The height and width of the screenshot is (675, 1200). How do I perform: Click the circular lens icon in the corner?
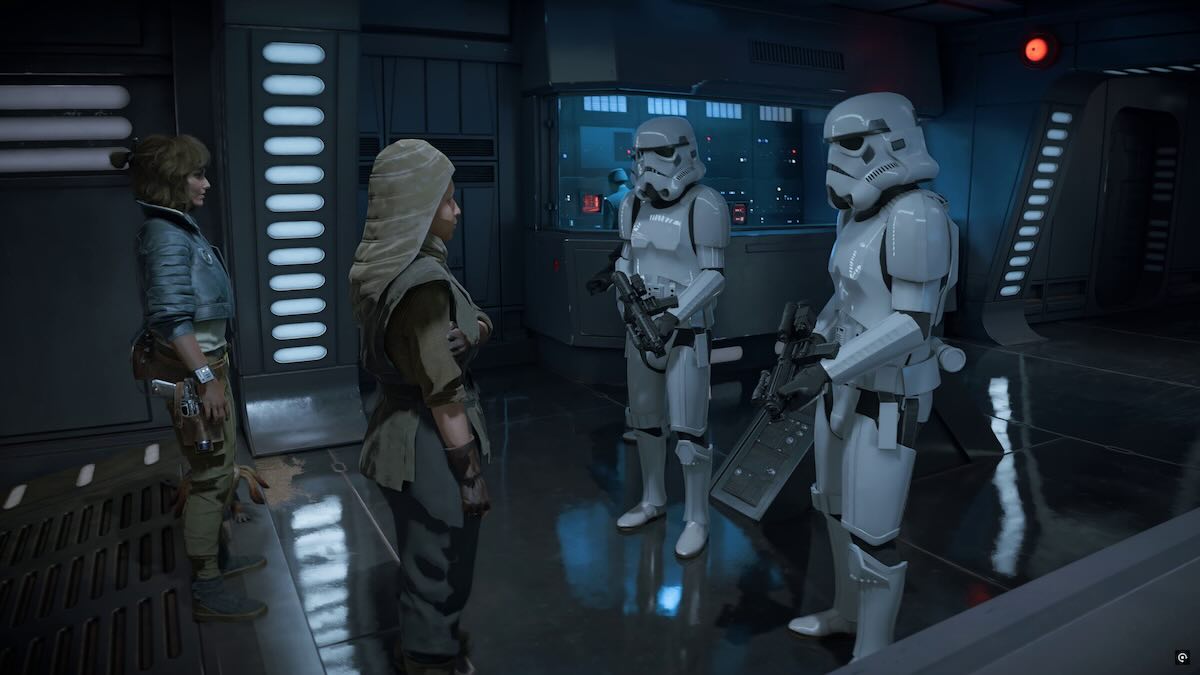(x=1183, y=658)
